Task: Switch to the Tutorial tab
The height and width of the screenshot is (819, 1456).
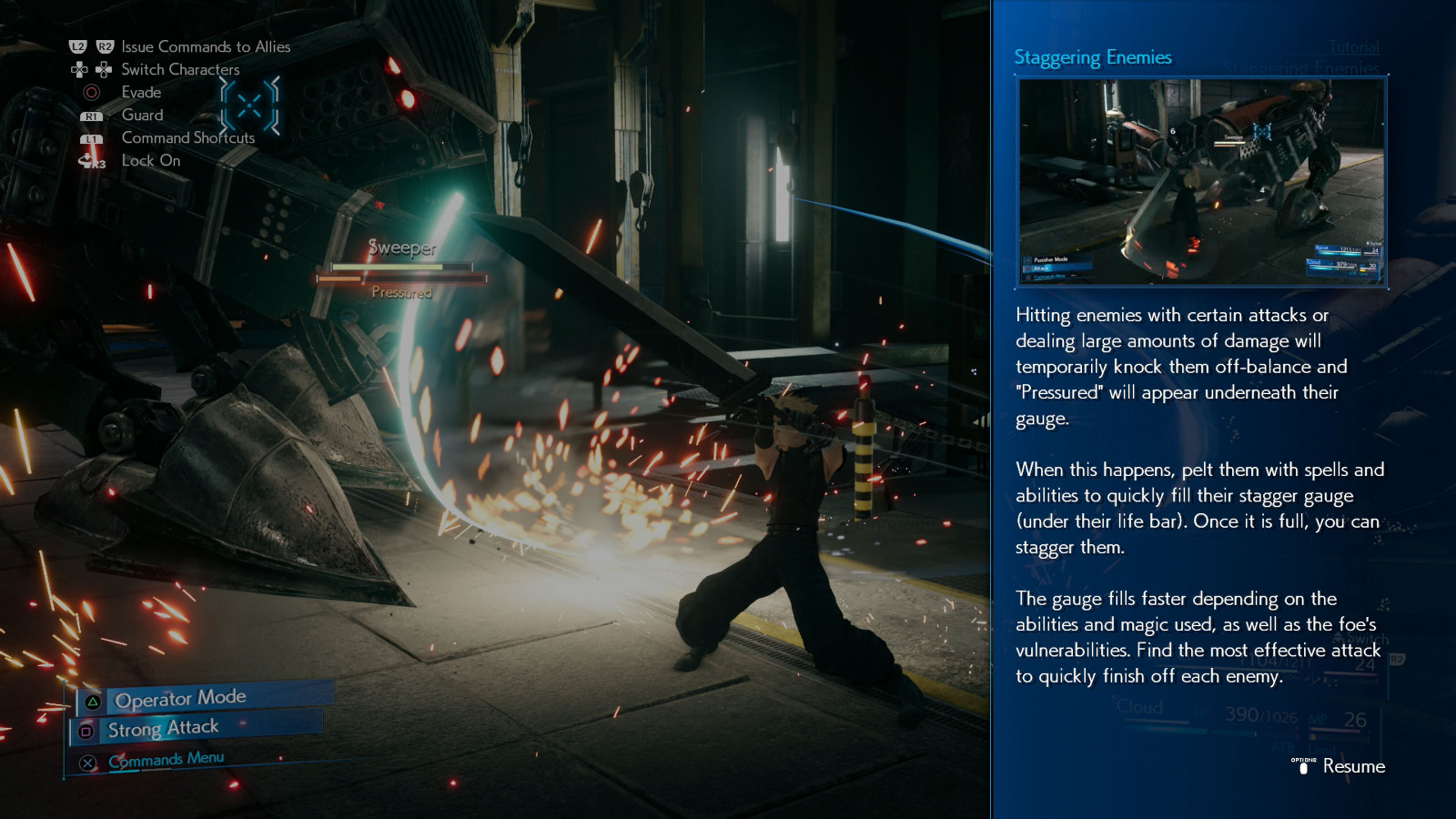Action: click(1353, 47)
